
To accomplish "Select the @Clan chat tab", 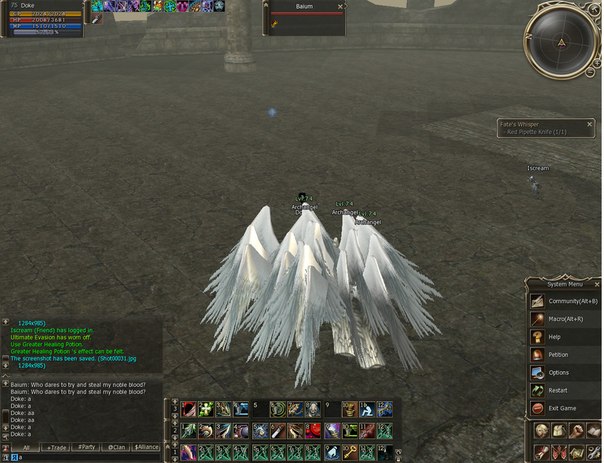I will 116,447.
